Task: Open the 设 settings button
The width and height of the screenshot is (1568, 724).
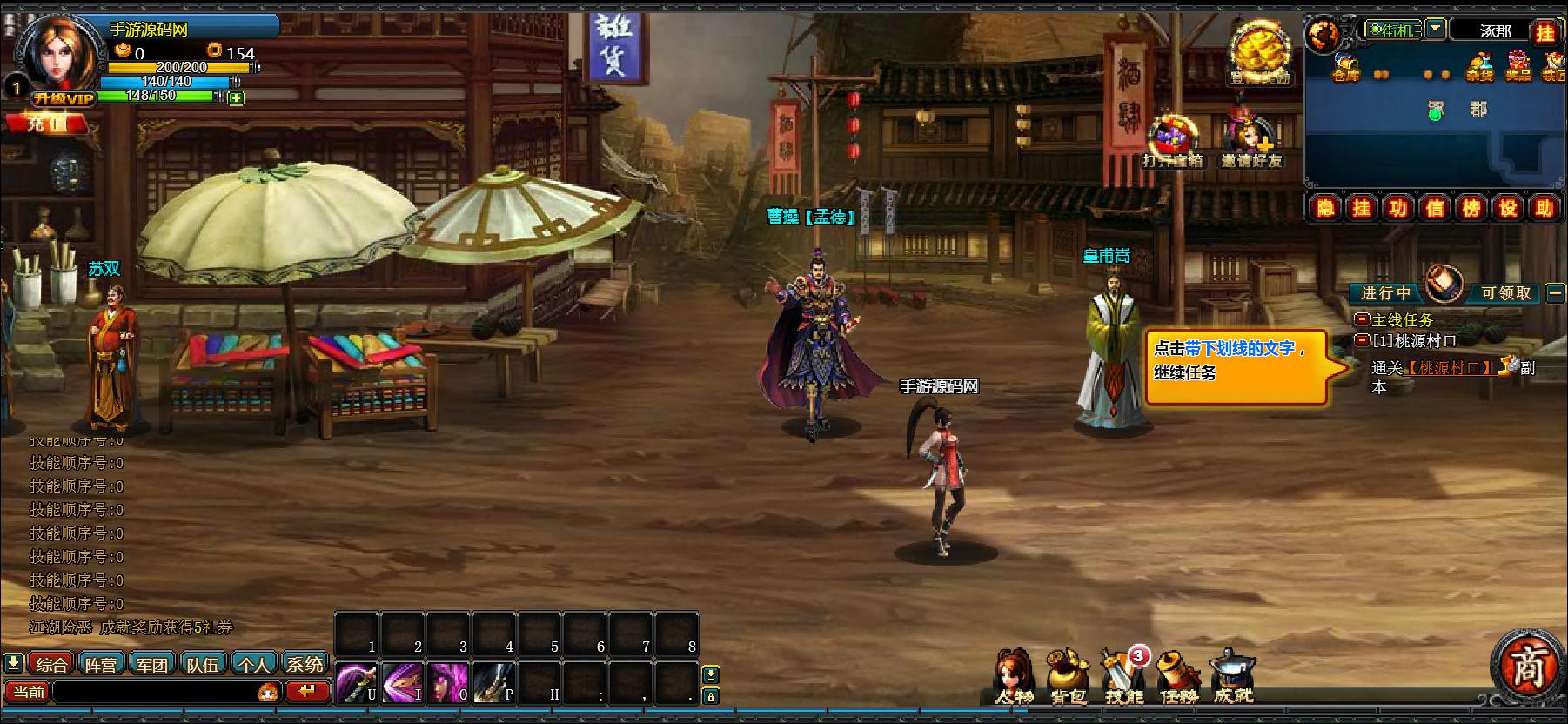Action: point(1508,208)
